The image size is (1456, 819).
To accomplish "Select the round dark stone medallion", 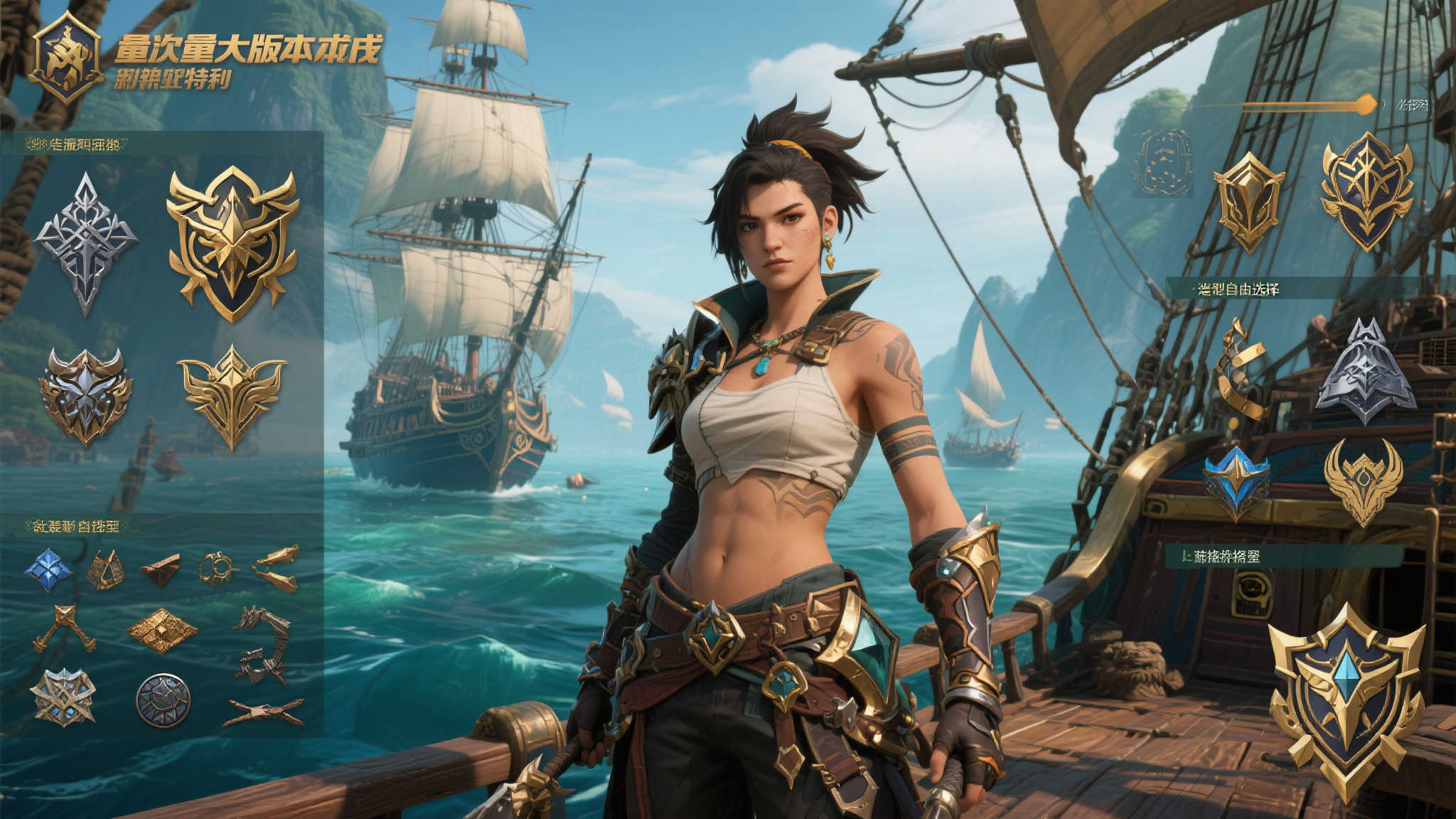I will click(163, 700).
